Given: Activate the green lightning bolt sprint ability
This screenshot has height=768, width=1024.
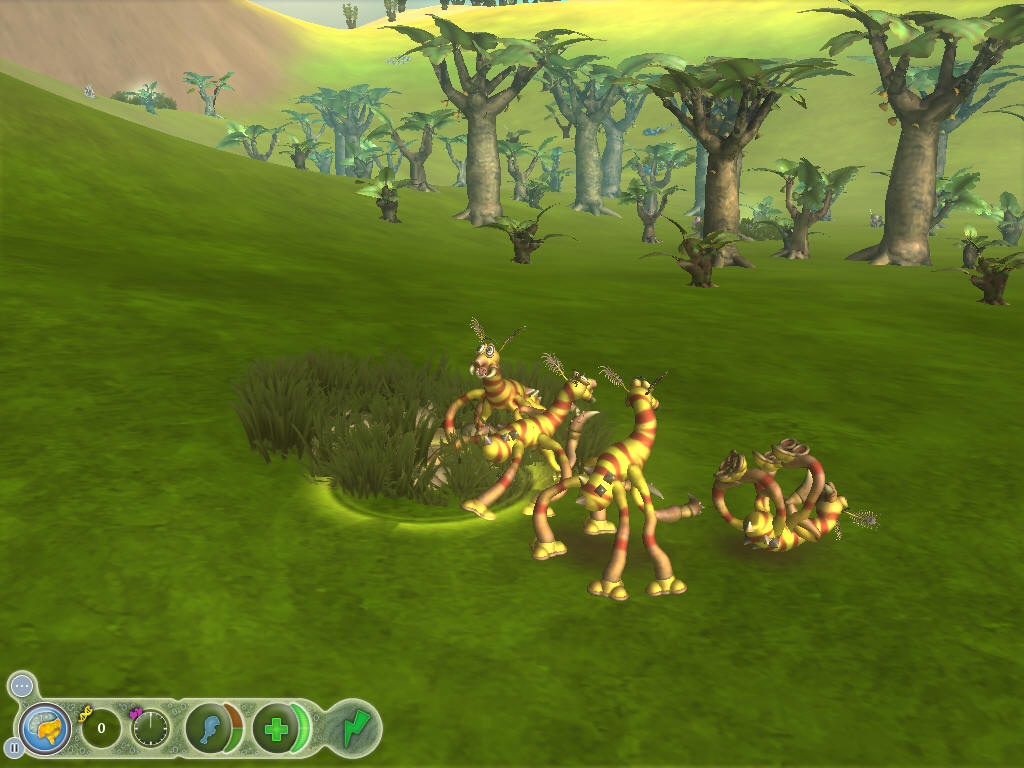Looking at the screenshot, I should click(354, 728).
